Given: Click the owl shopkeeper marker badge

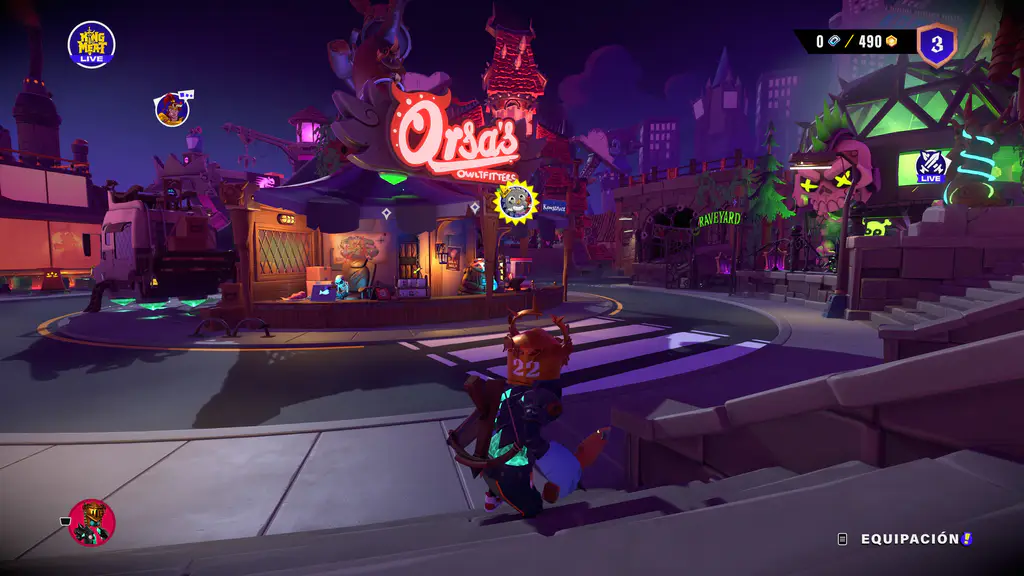Looking at the screenshot, I should 516,200.
